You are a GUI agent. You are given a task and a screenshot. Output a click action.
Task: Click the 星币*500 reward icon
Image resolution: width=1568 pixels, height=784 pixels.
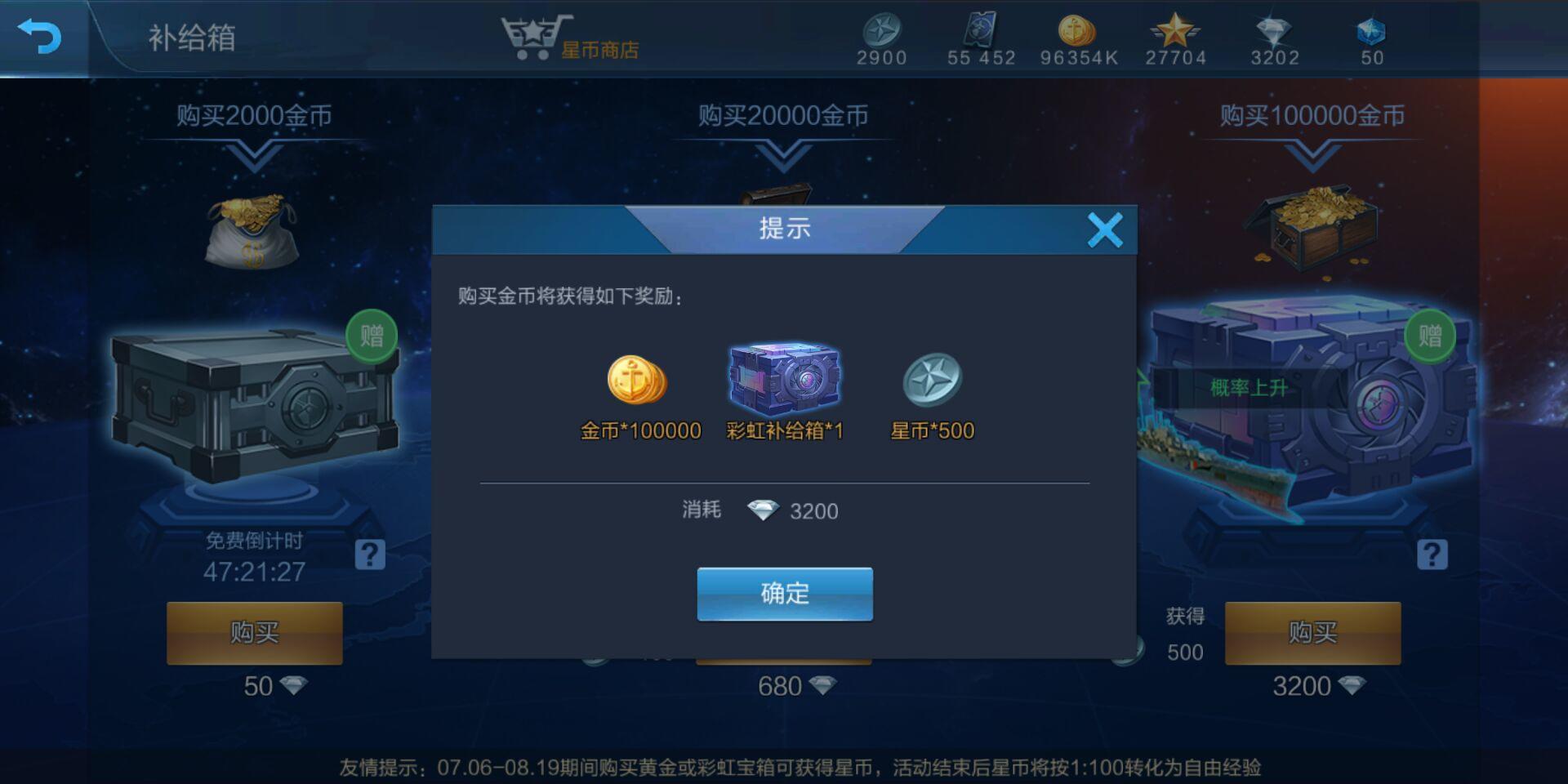[933, 381]
